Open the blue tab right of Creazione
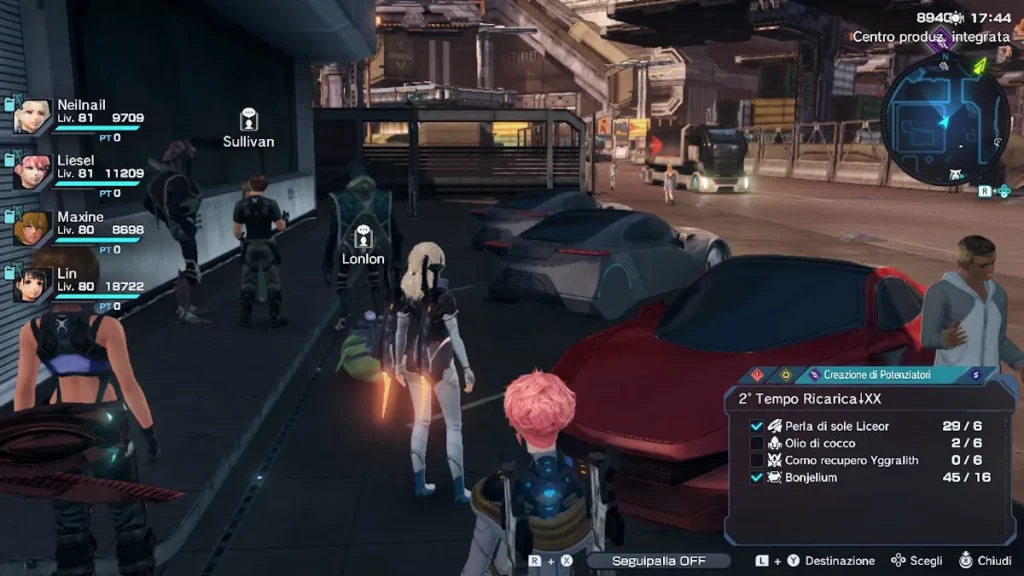Image resolution: width=1024 pixels, height=576 pixels. (975, 375)
